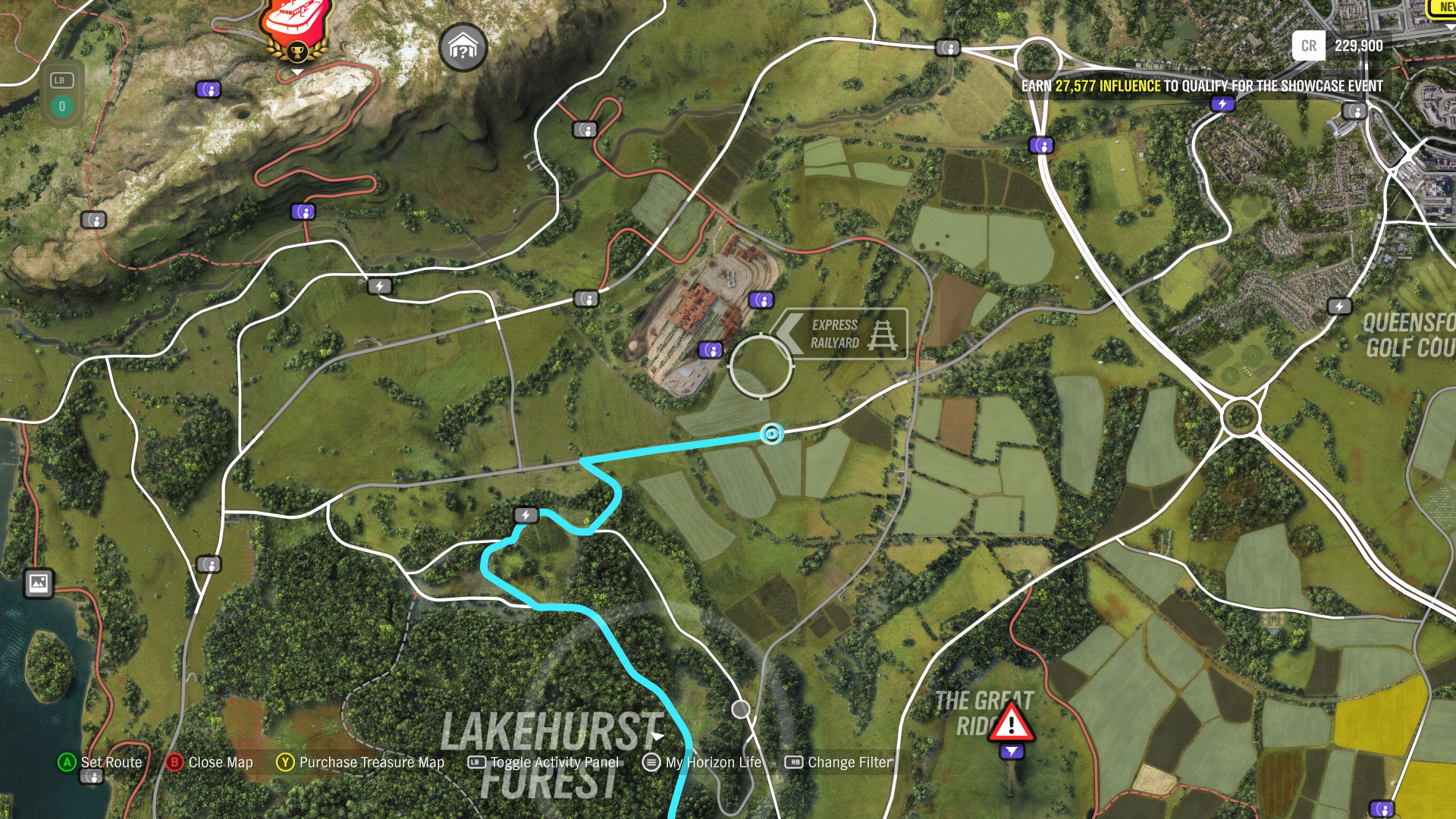Click the CR credits display showing 229,900

point(1342,46)
